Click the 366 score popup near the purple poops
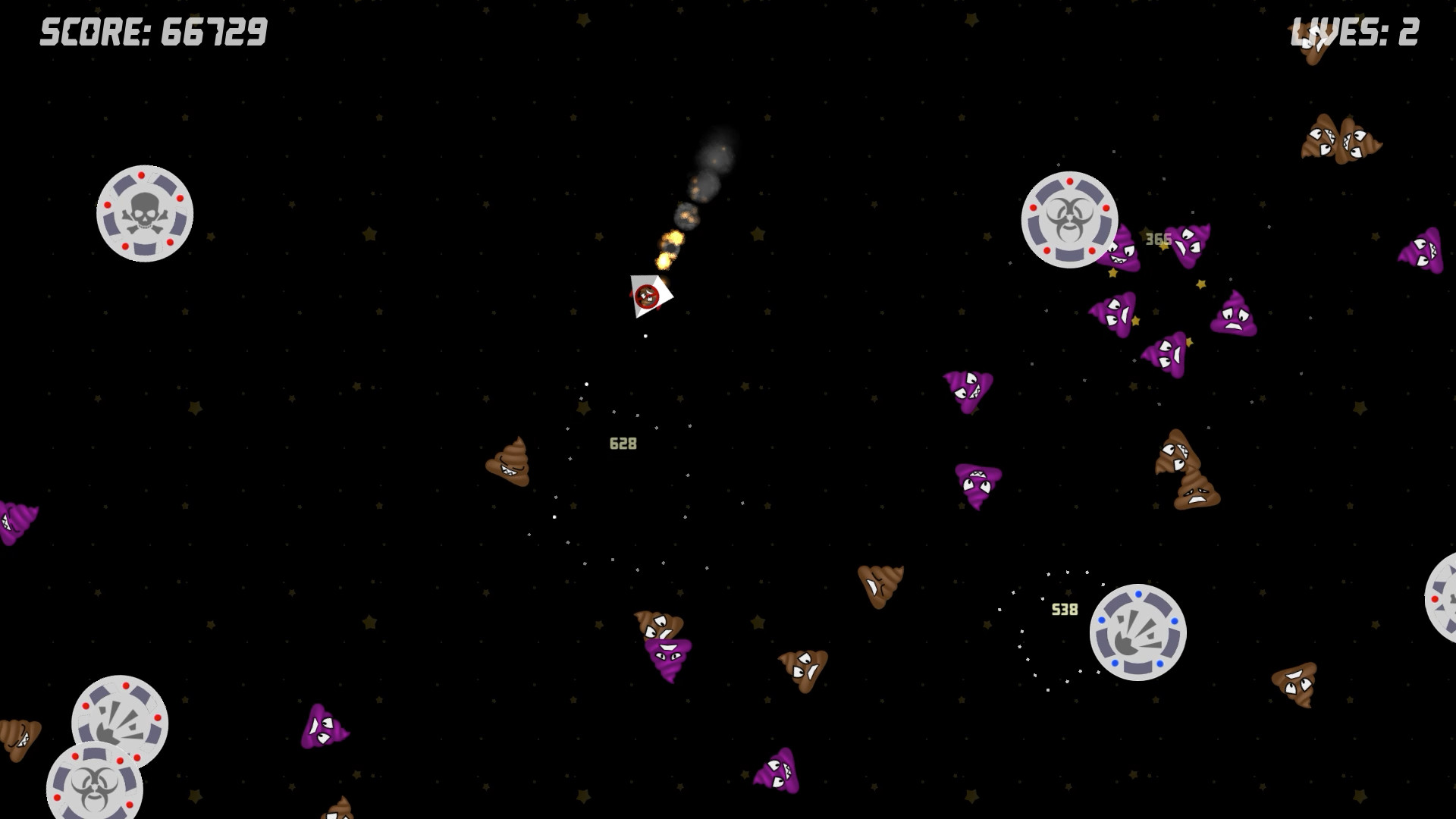The image size is (1456, 819). 1159,237
